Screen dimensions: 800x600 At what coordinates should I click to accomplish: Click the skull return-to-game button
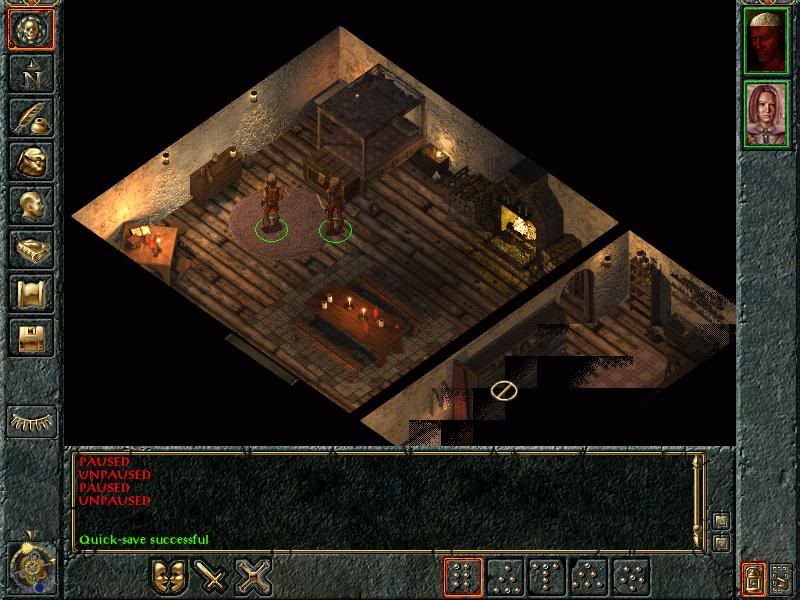[x=30, y=28]
